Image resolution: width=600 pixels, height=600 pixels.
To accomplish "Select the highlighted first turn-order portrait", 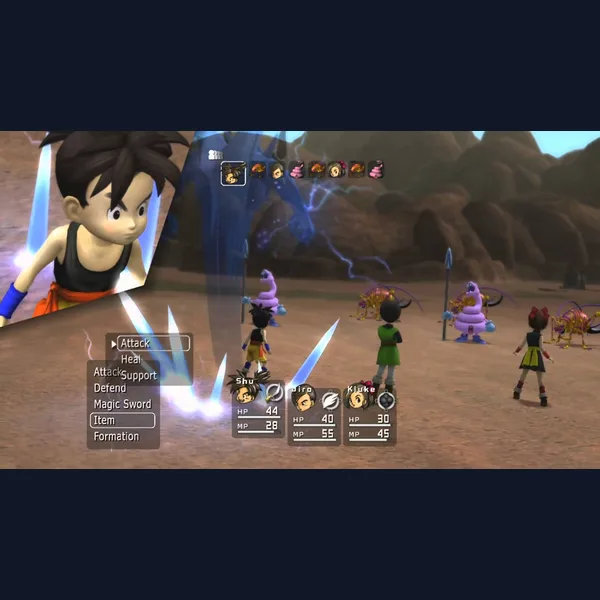I will coord(233,172).
